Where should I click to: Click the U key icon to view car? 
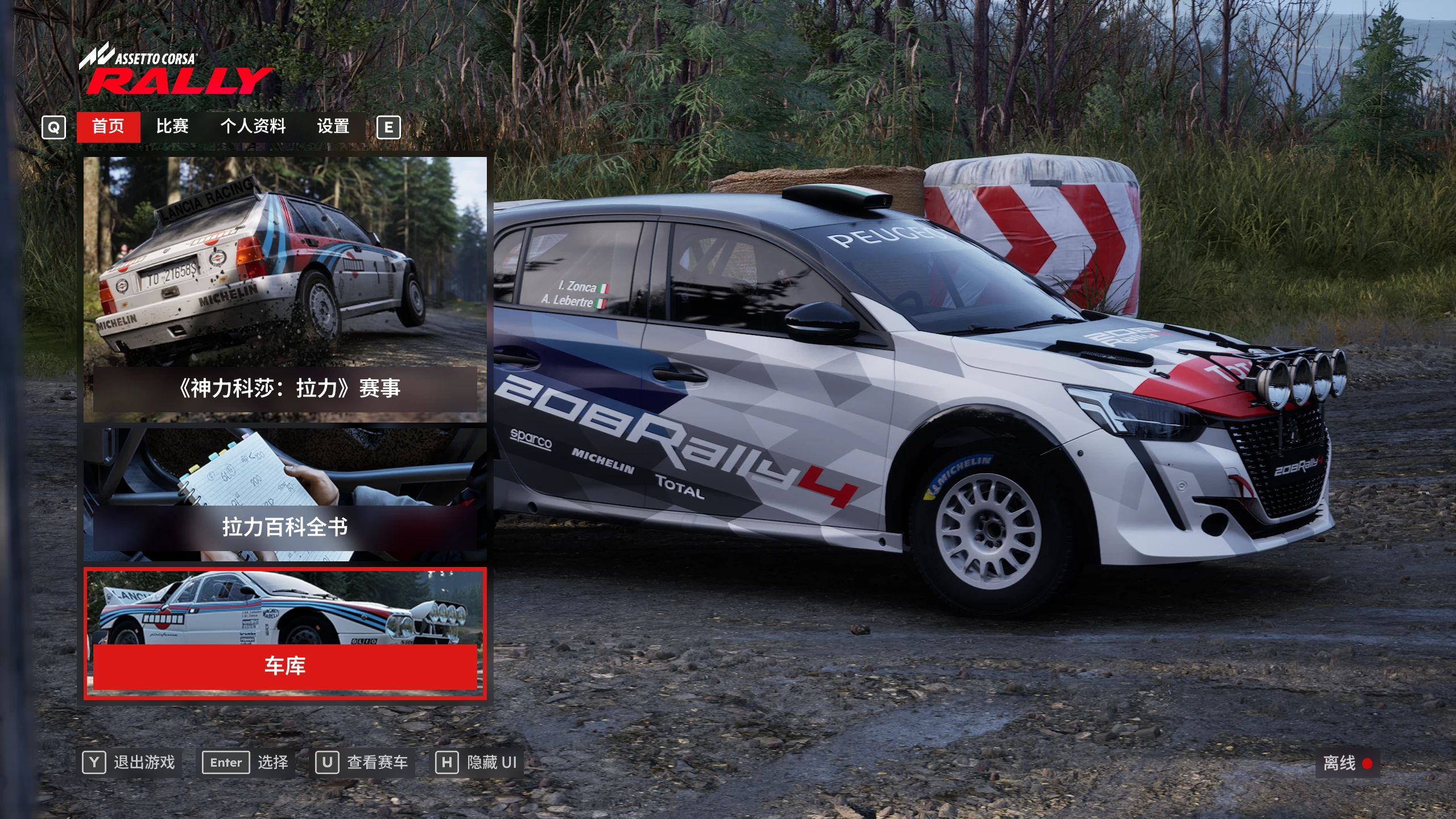(326, 762)
